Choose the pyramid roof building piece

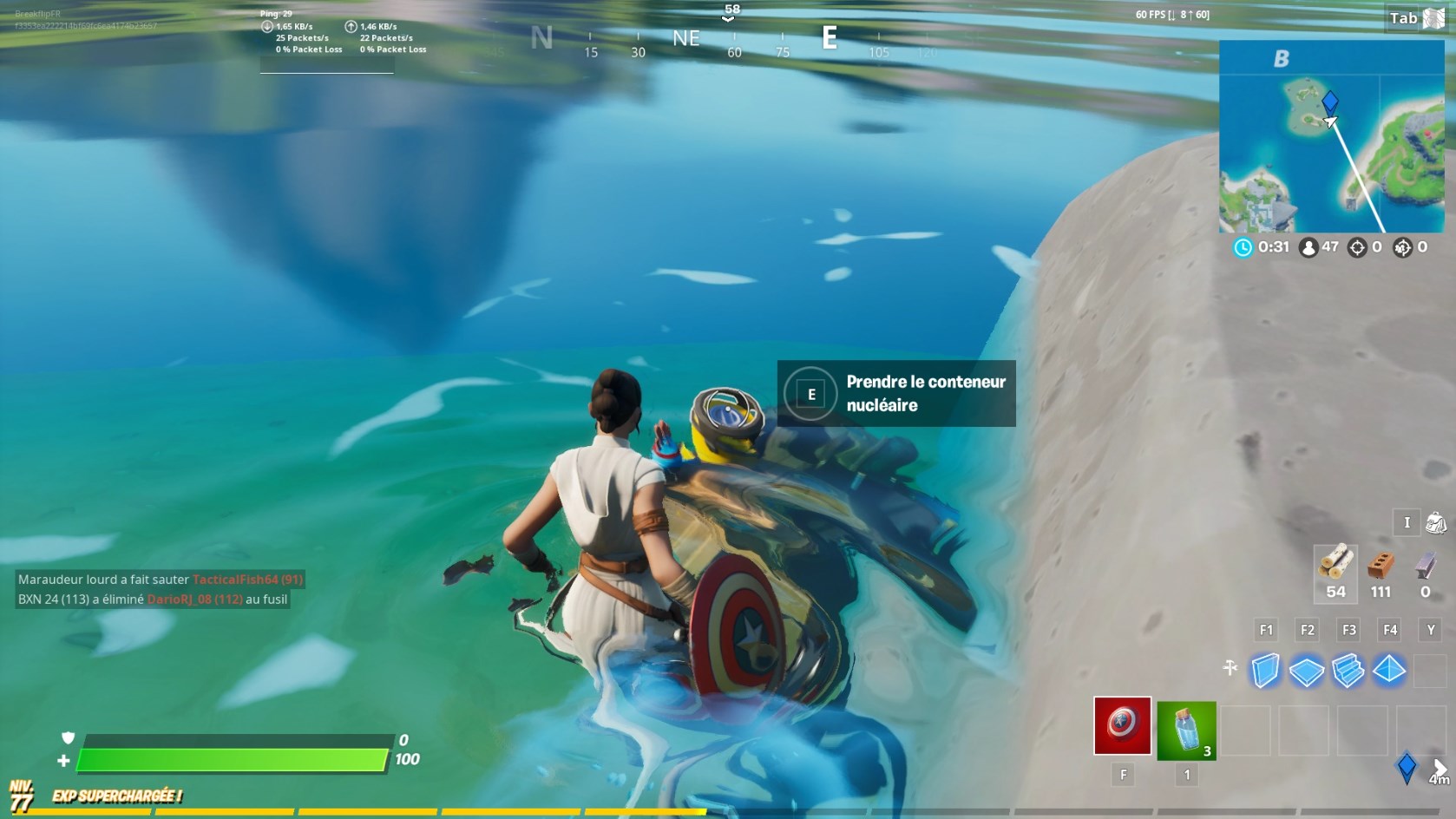pyautogui.click(x=1389, y=671)
